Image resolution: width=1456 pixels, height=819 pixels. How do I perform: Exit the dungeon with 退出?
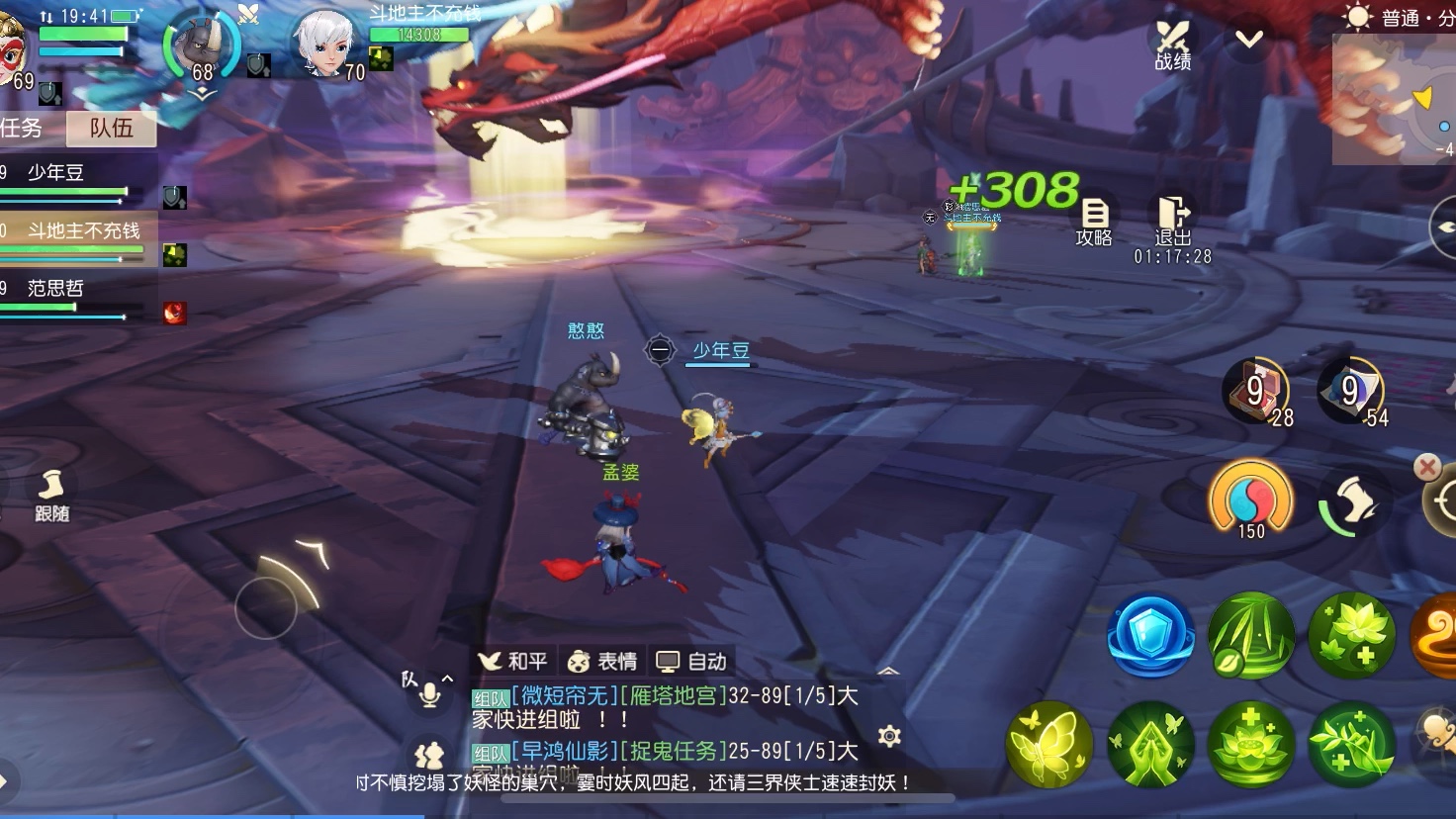tap(1173, 222)
